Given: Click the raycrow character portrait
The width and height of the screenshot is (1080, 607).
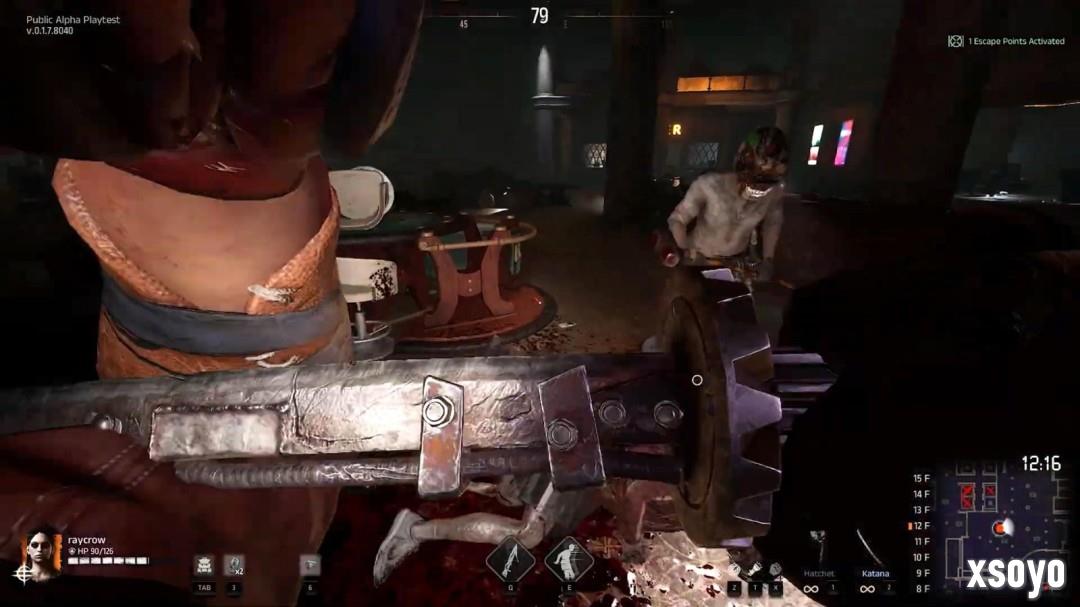Looking at the screenshot, I should [43, 551].
